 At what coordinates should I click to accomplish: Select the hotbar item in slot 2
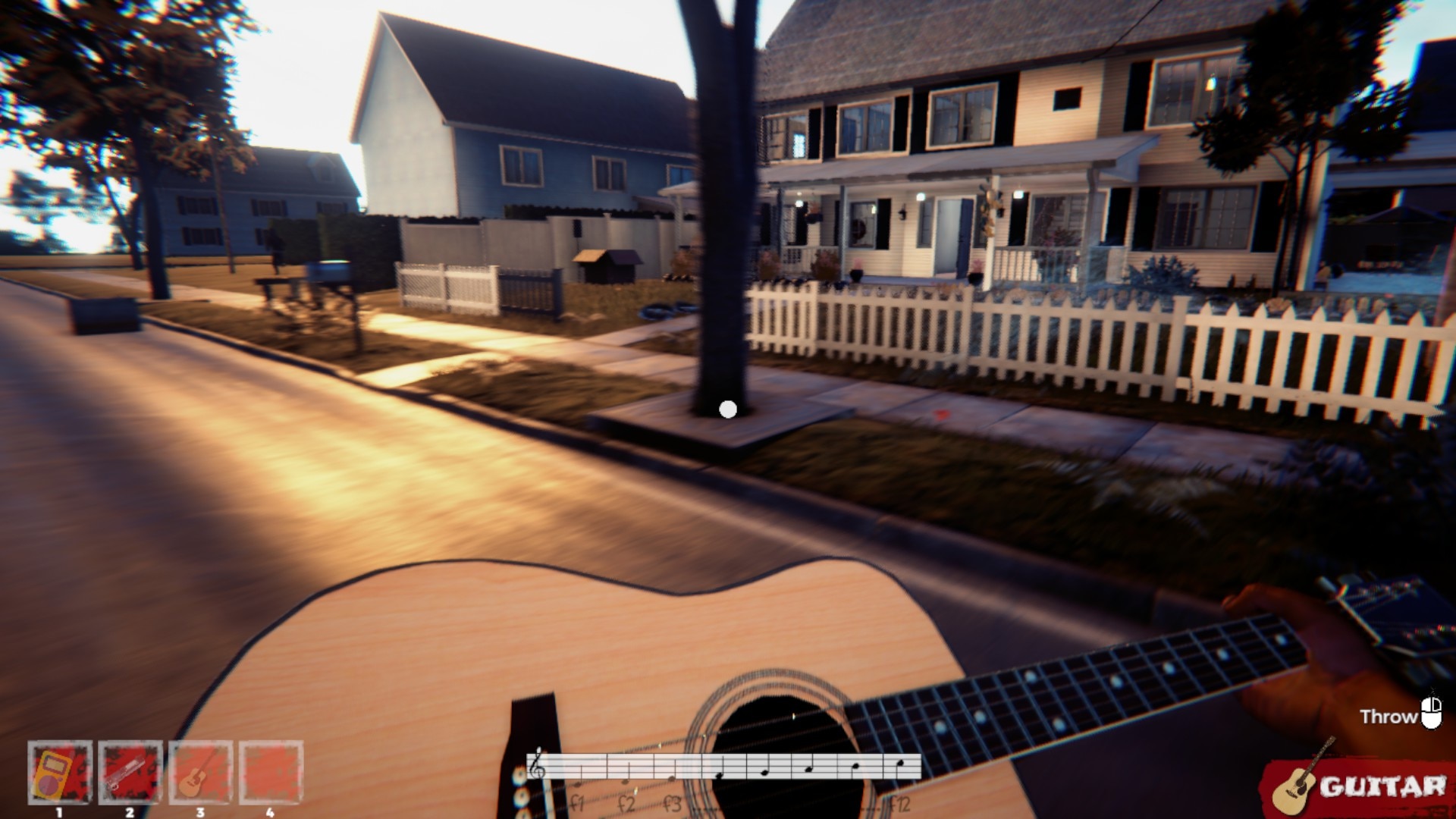130,773
